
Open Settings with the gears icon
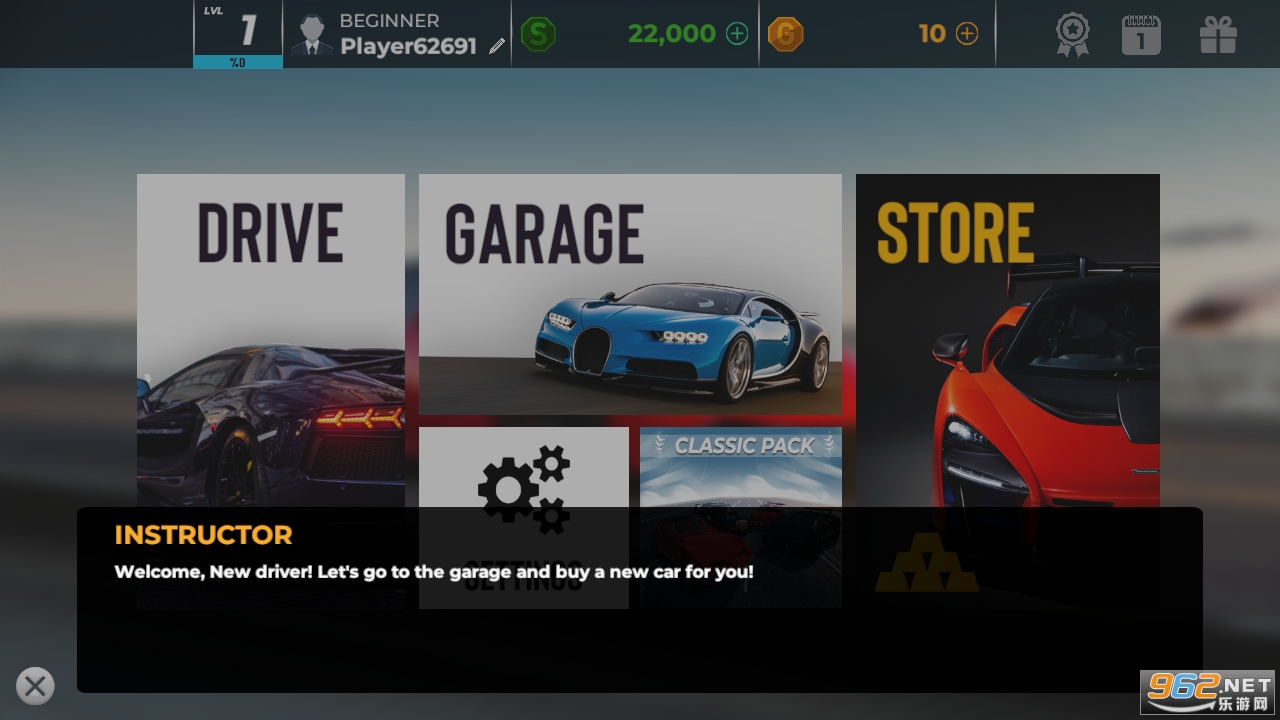click(x=524, y=488)
